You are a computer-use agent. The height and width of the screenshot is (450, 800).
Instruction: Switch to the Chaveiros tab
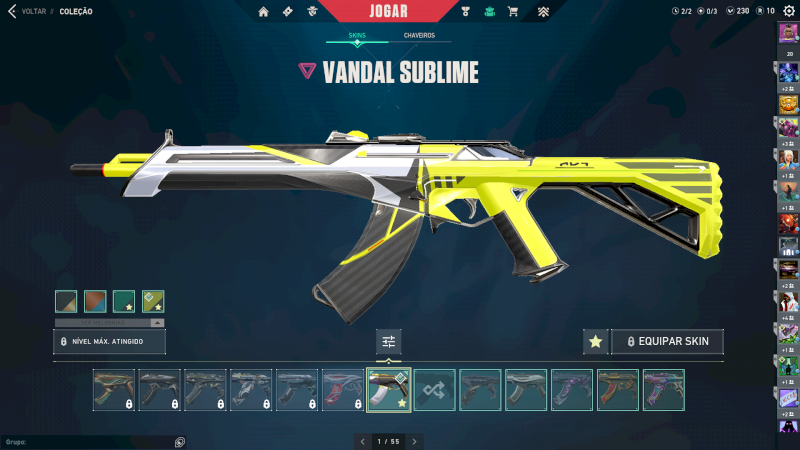tap(419, 35)
